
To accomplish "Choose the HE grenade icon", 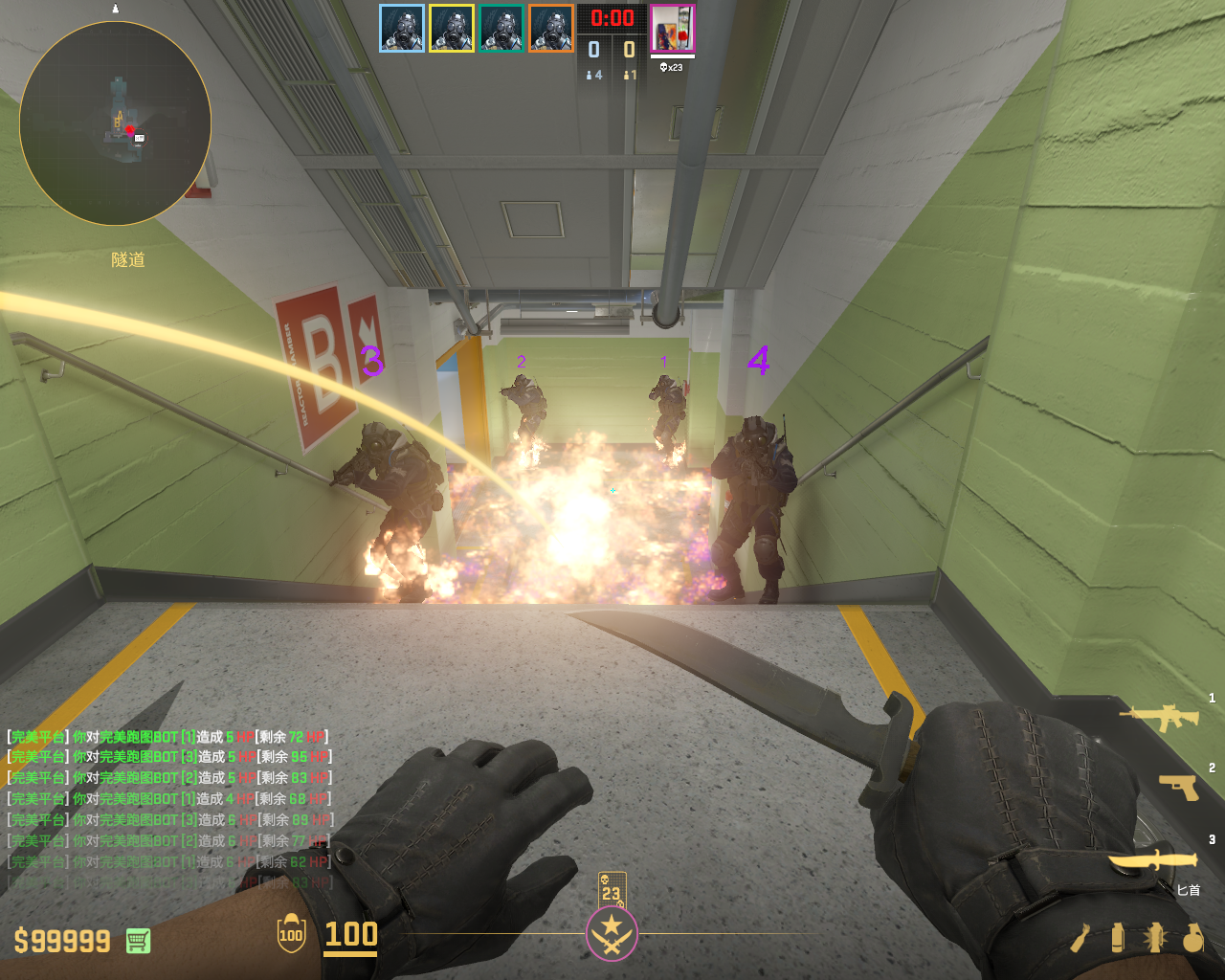I will coord(1192,938).
